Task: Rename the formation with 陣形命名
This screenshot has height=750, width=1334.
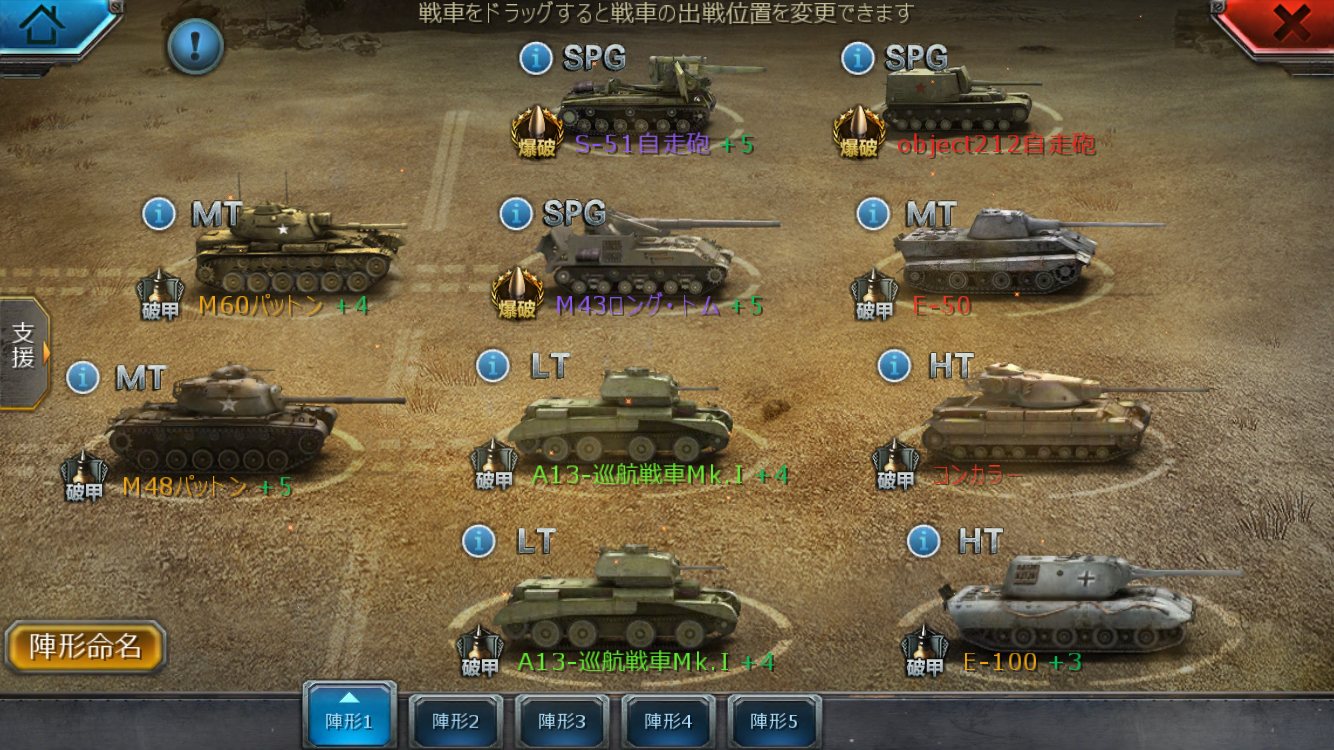Action: point(85,647)
